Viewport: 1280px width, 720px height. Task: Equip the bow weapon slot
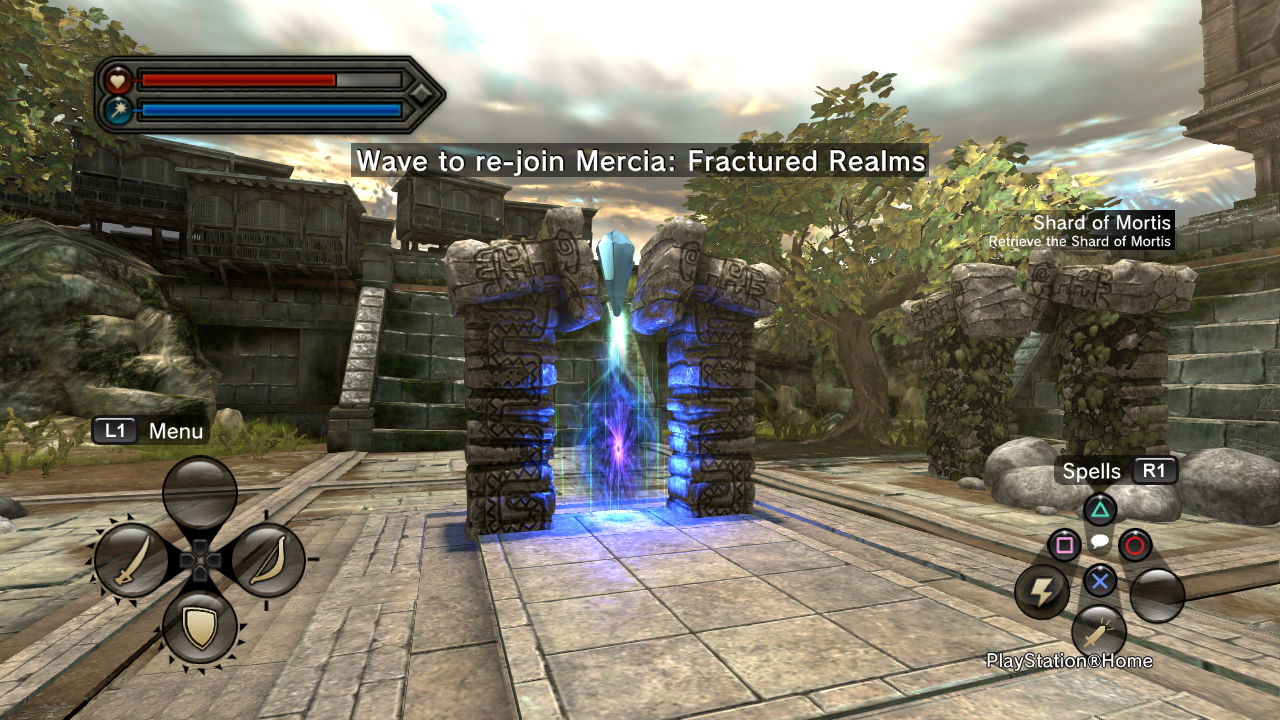268,561
